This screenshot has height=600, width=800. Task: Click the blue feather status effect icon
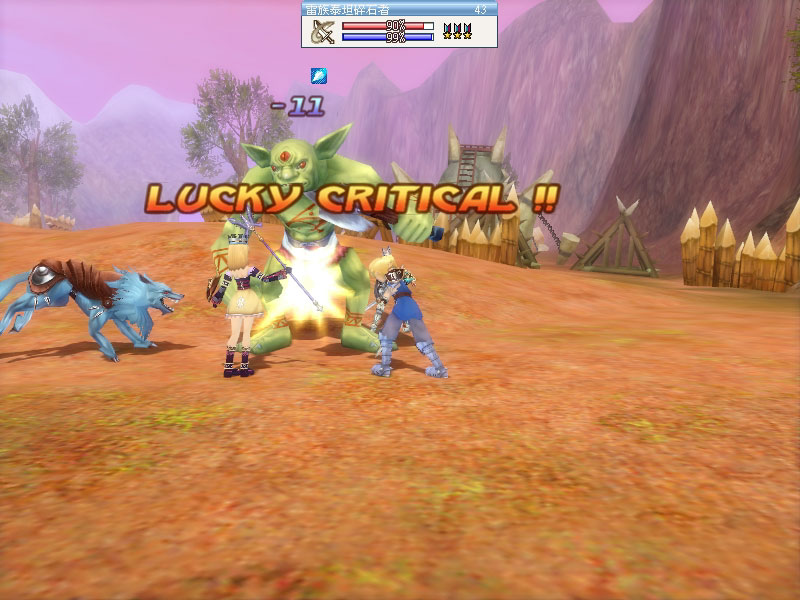tap(318, 75)
